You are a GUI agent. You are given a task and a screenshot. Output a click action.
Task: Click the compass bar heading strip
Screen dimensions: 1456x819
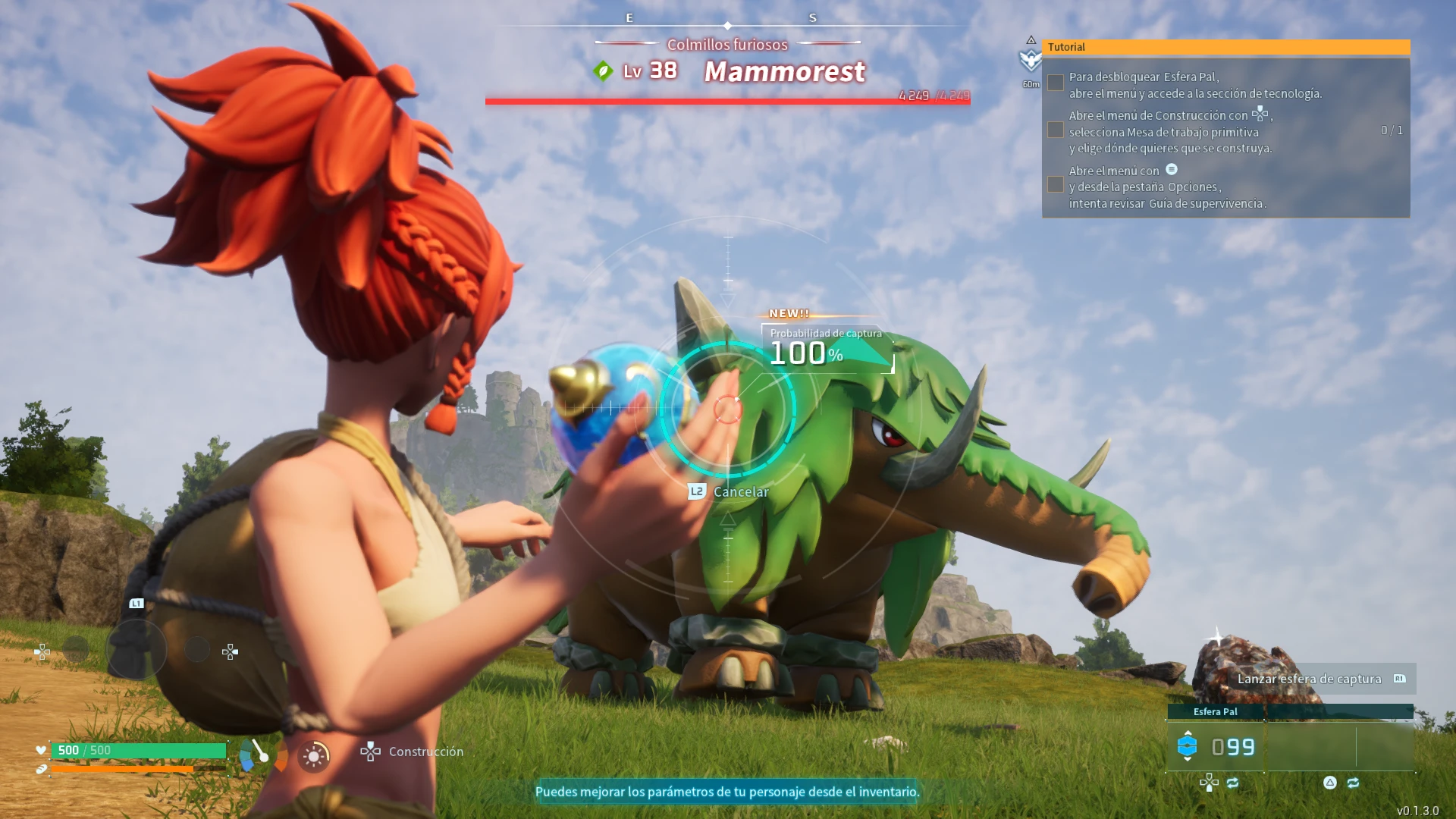726,23
